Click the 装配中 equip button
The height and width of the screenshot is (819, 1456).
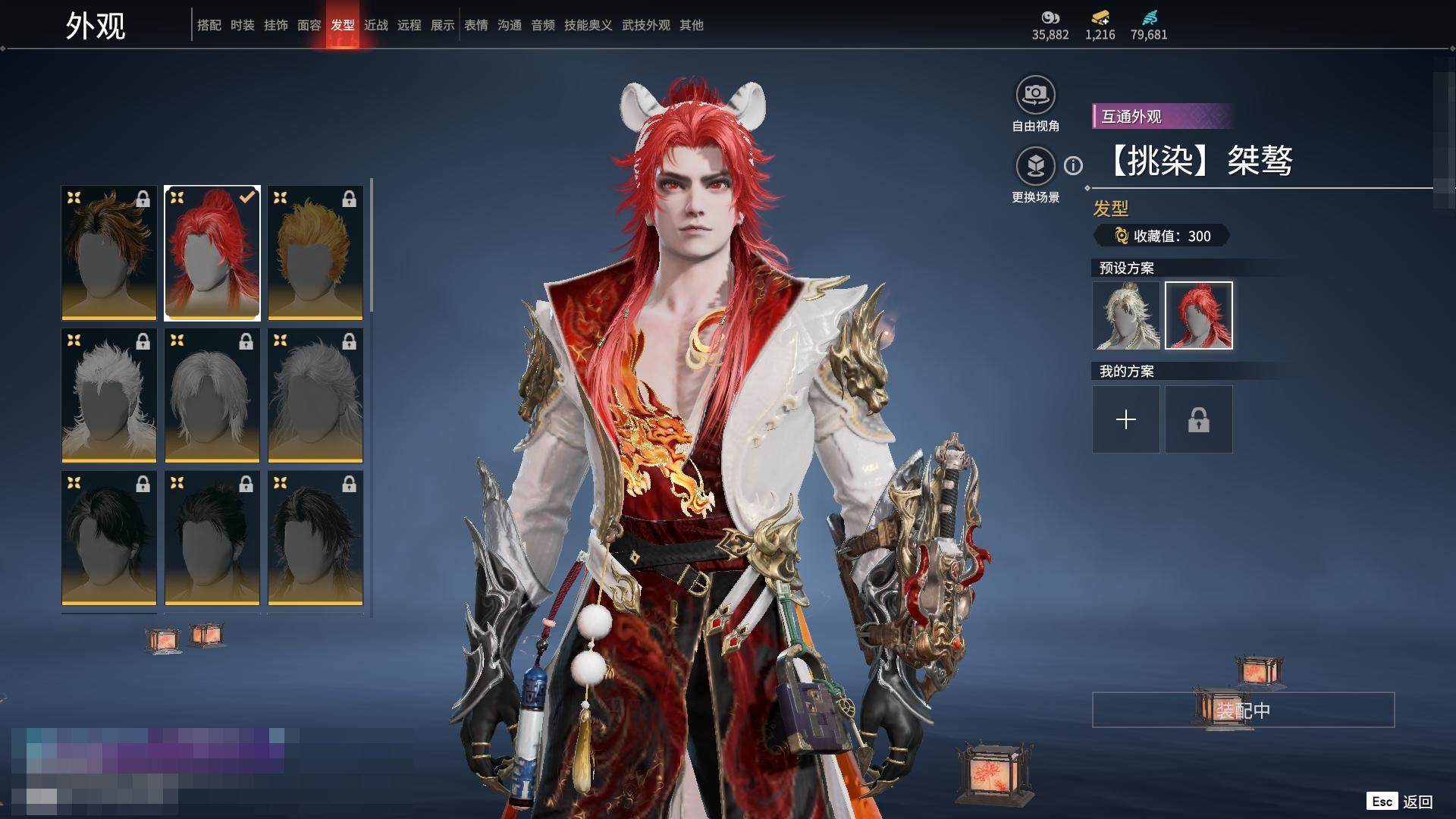1243,710
